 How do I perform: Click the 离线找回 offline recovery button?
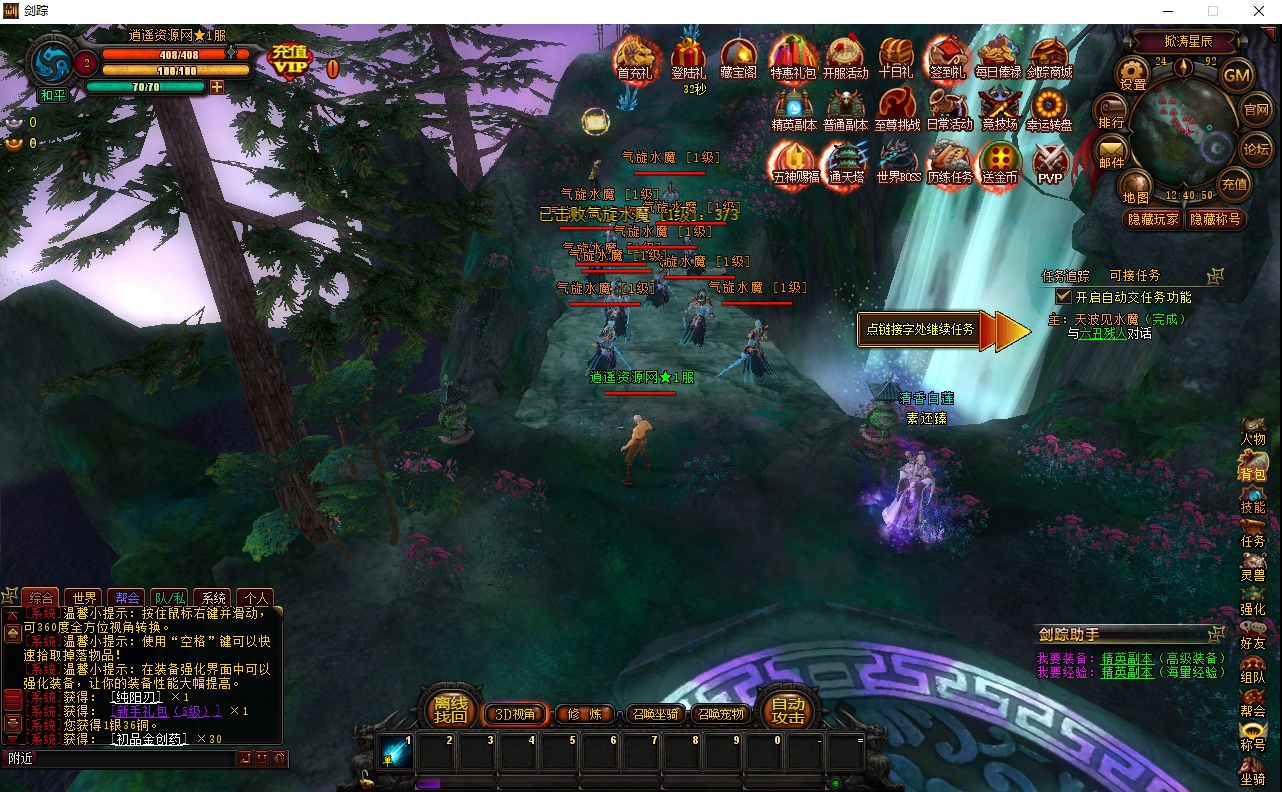click(450, 710)
